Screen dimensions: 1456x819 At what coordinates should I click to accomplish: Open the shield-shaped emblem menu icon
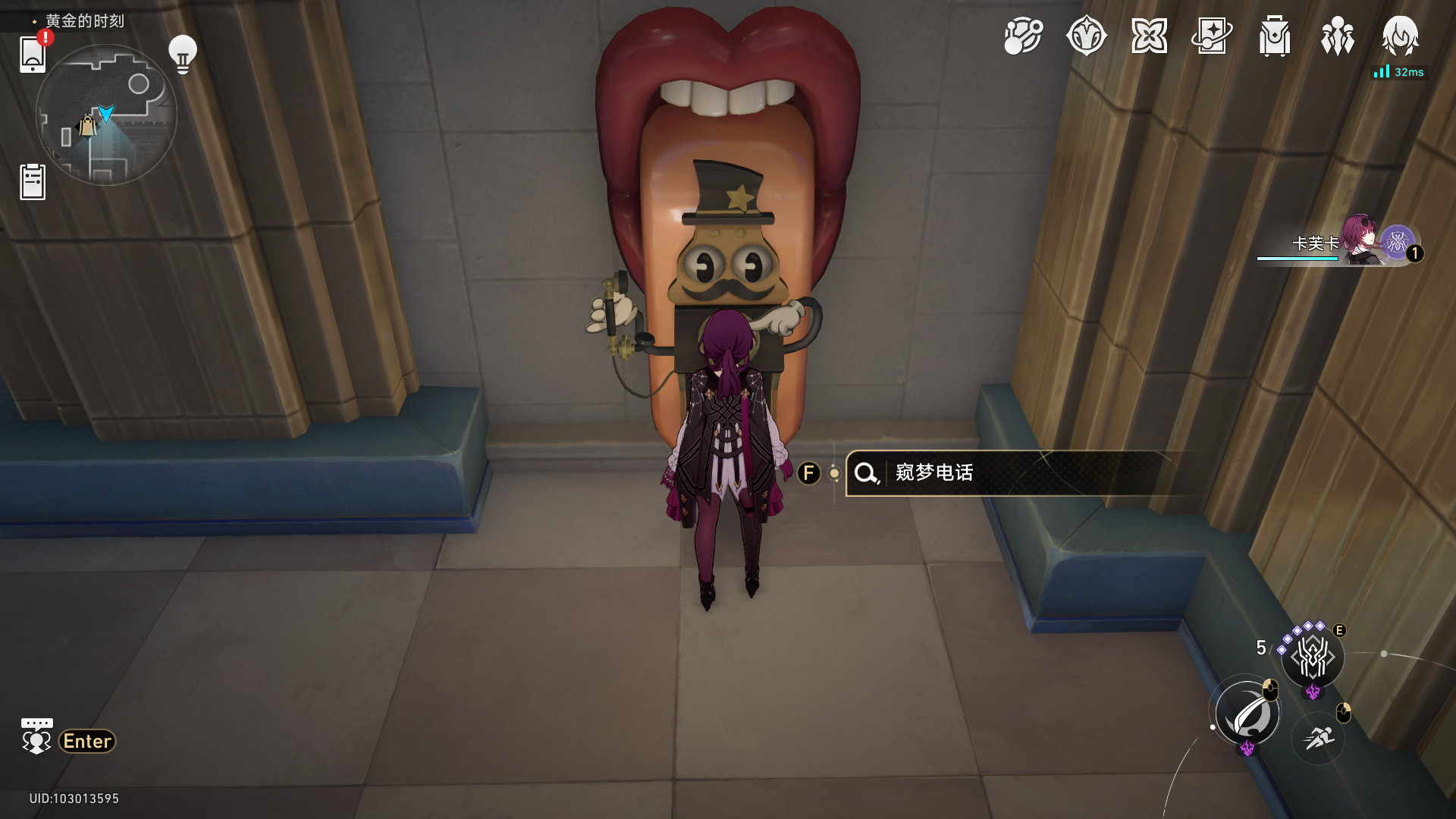1086,36
